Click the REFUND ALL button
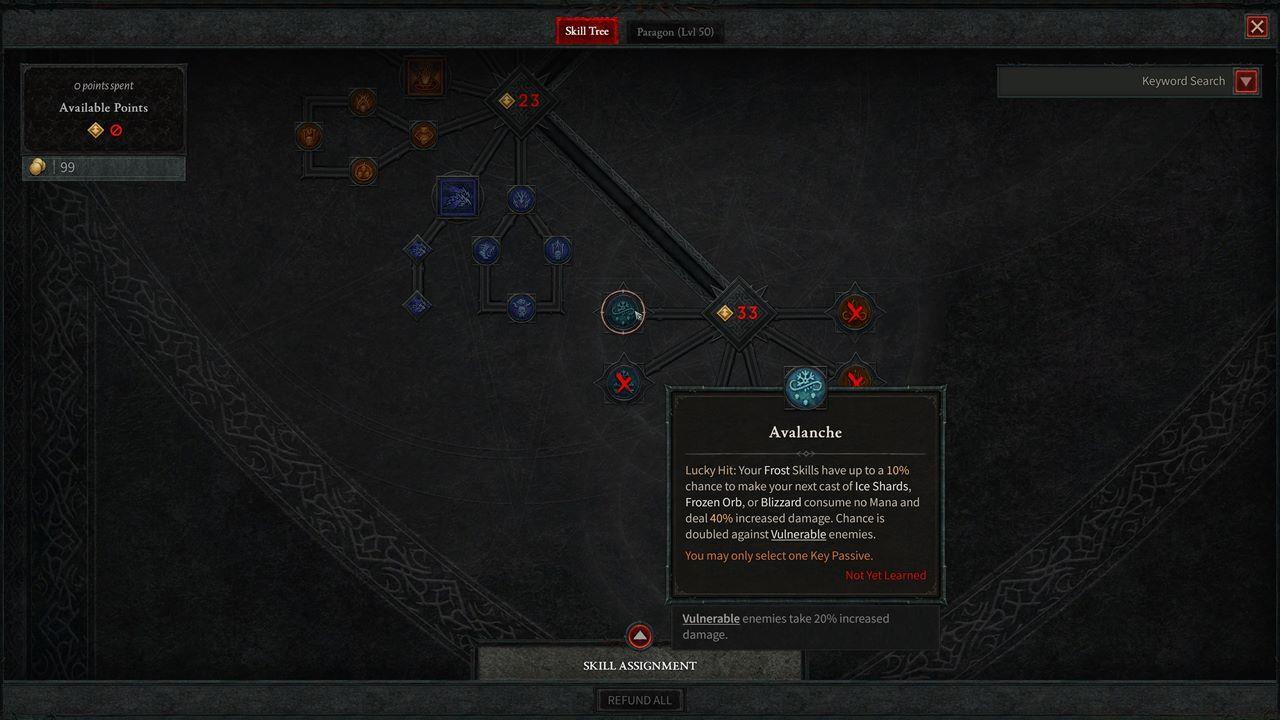The image size is (1280, 720). click(x=640, y=699)
